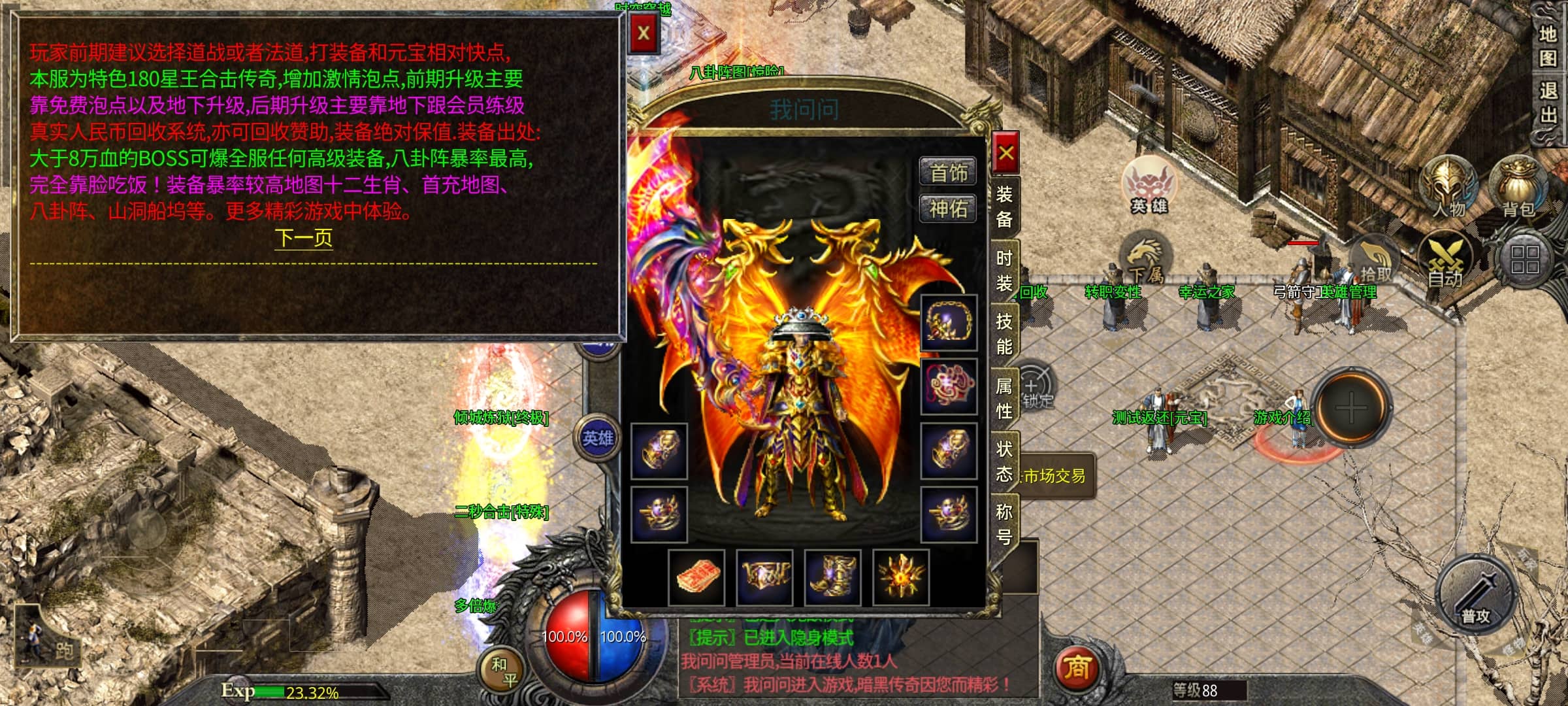This screenshot has width=1568, height=706.
Task: Tap the 普攻 normal attack button
Action: [1476, 596]
